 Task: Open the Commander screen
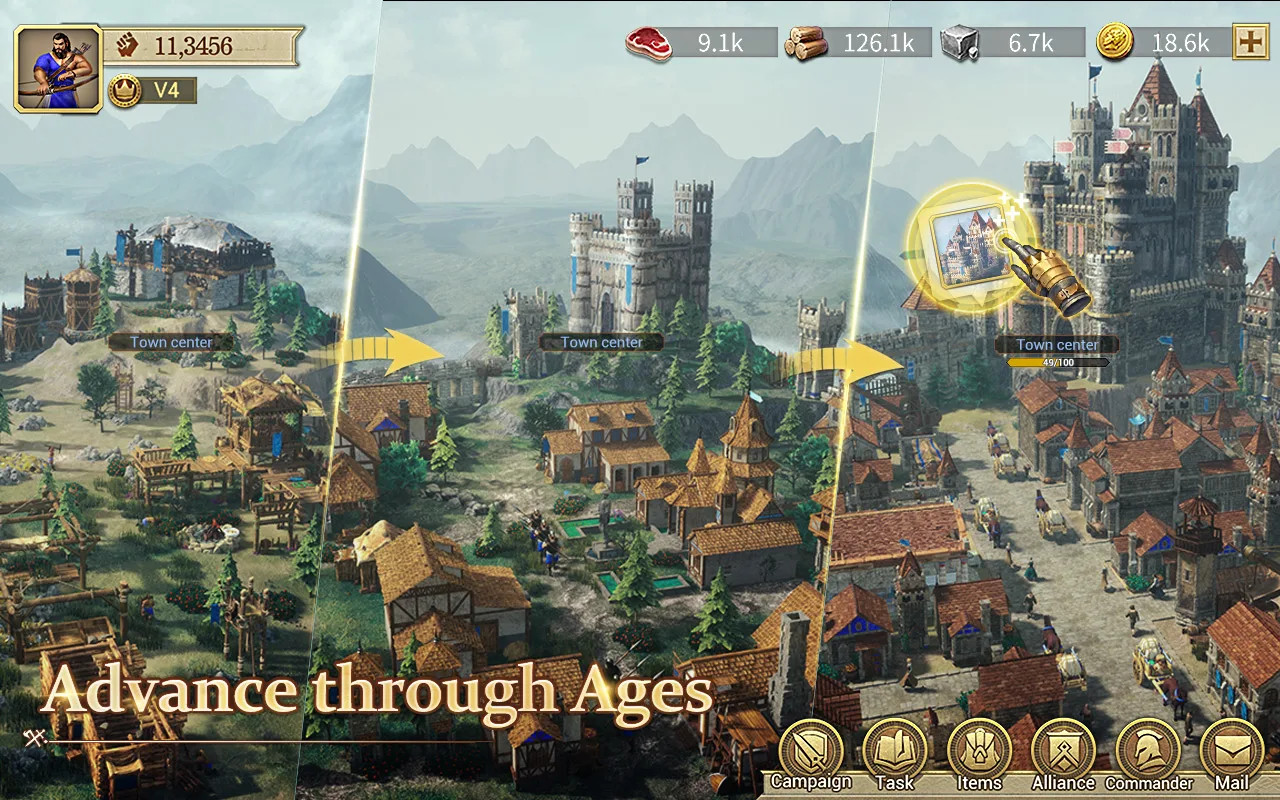(1148, 752)
